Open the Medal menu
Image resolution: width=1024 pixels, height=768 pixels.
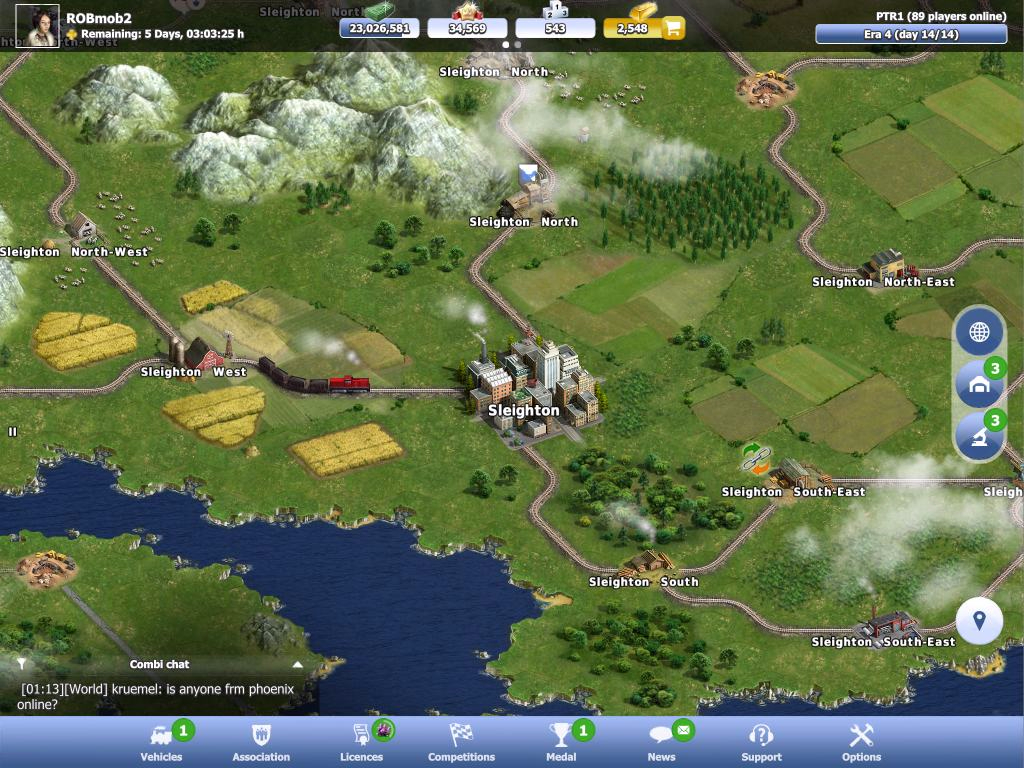pos(561,742)
